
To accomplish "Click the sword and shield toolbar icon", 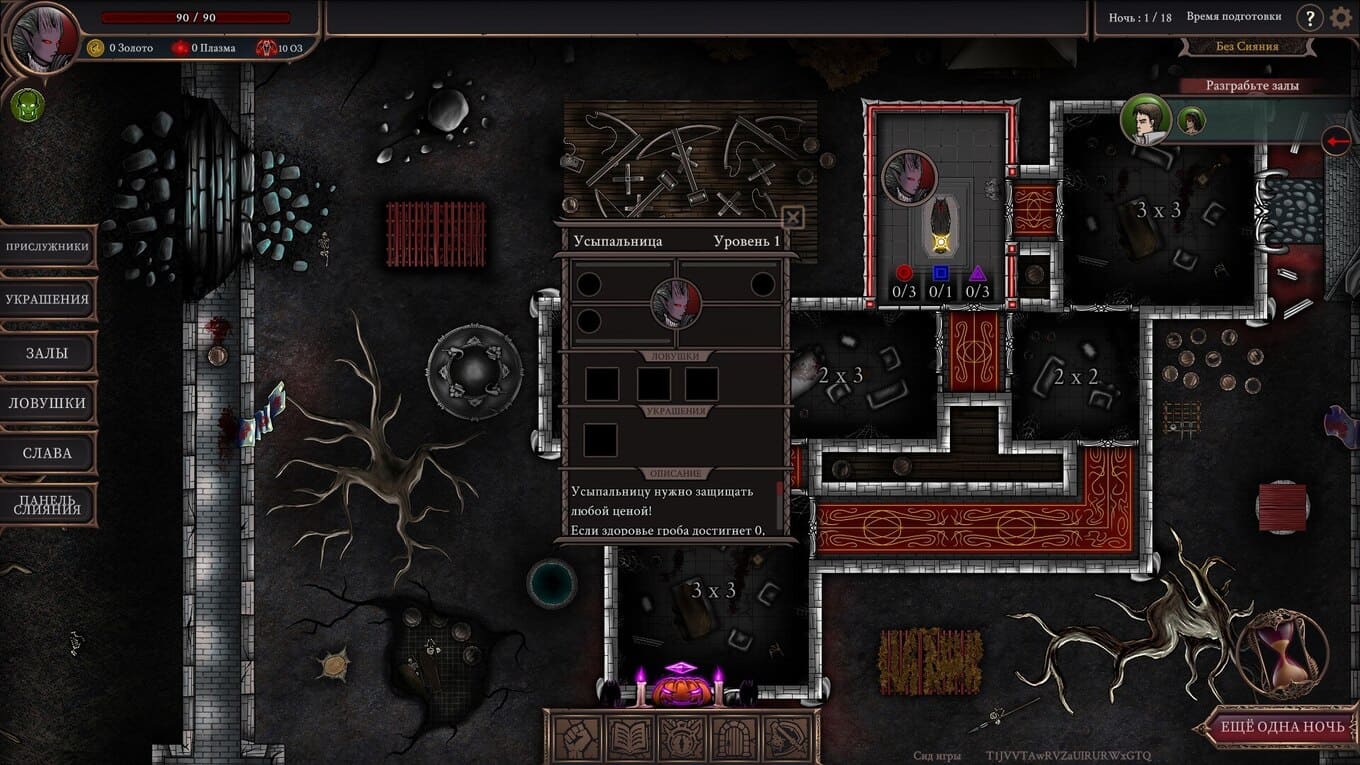I will (788, 738).
